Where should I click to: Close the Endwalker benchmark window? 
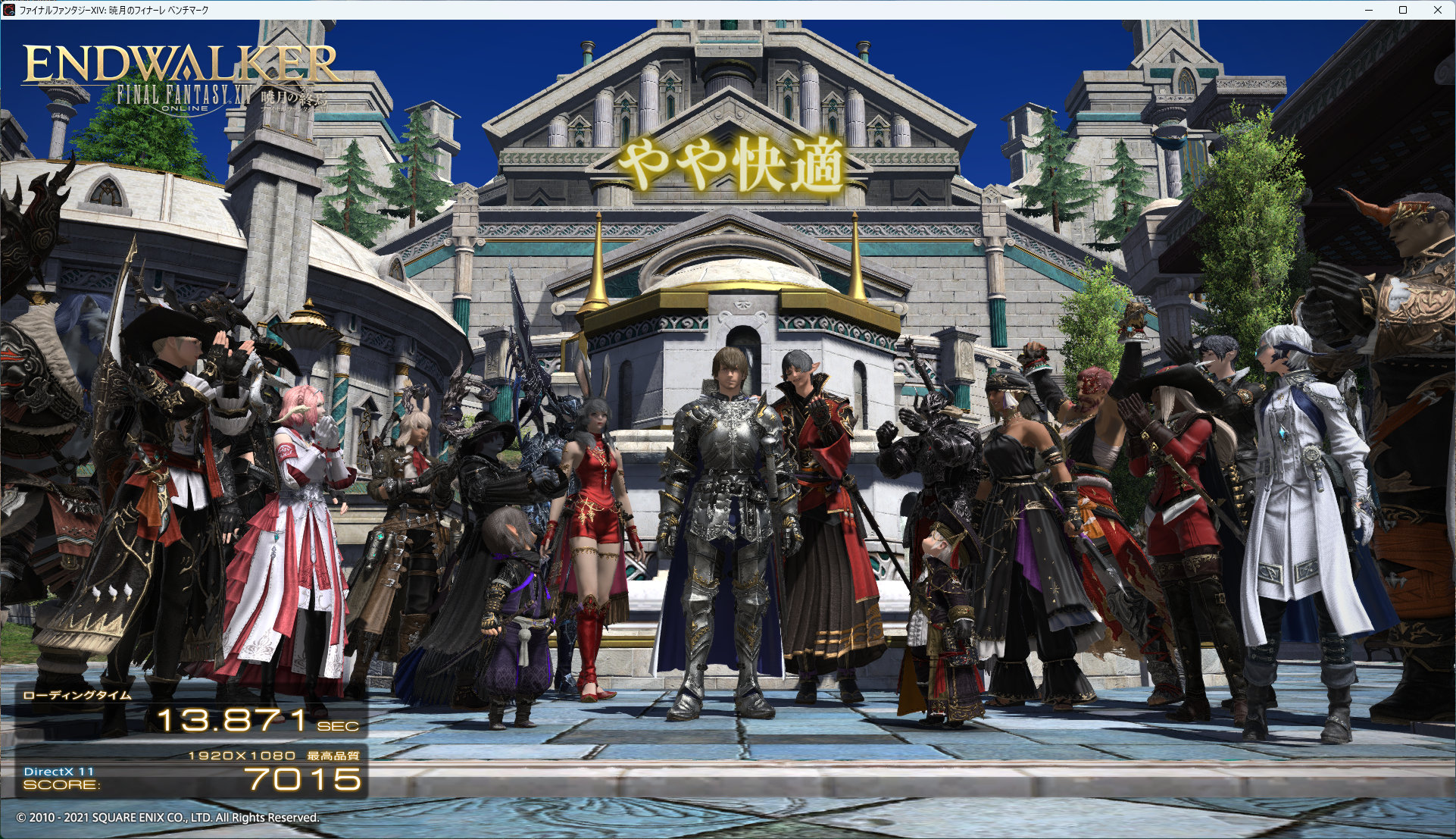pyautogui.click(x=1437, y=10)
